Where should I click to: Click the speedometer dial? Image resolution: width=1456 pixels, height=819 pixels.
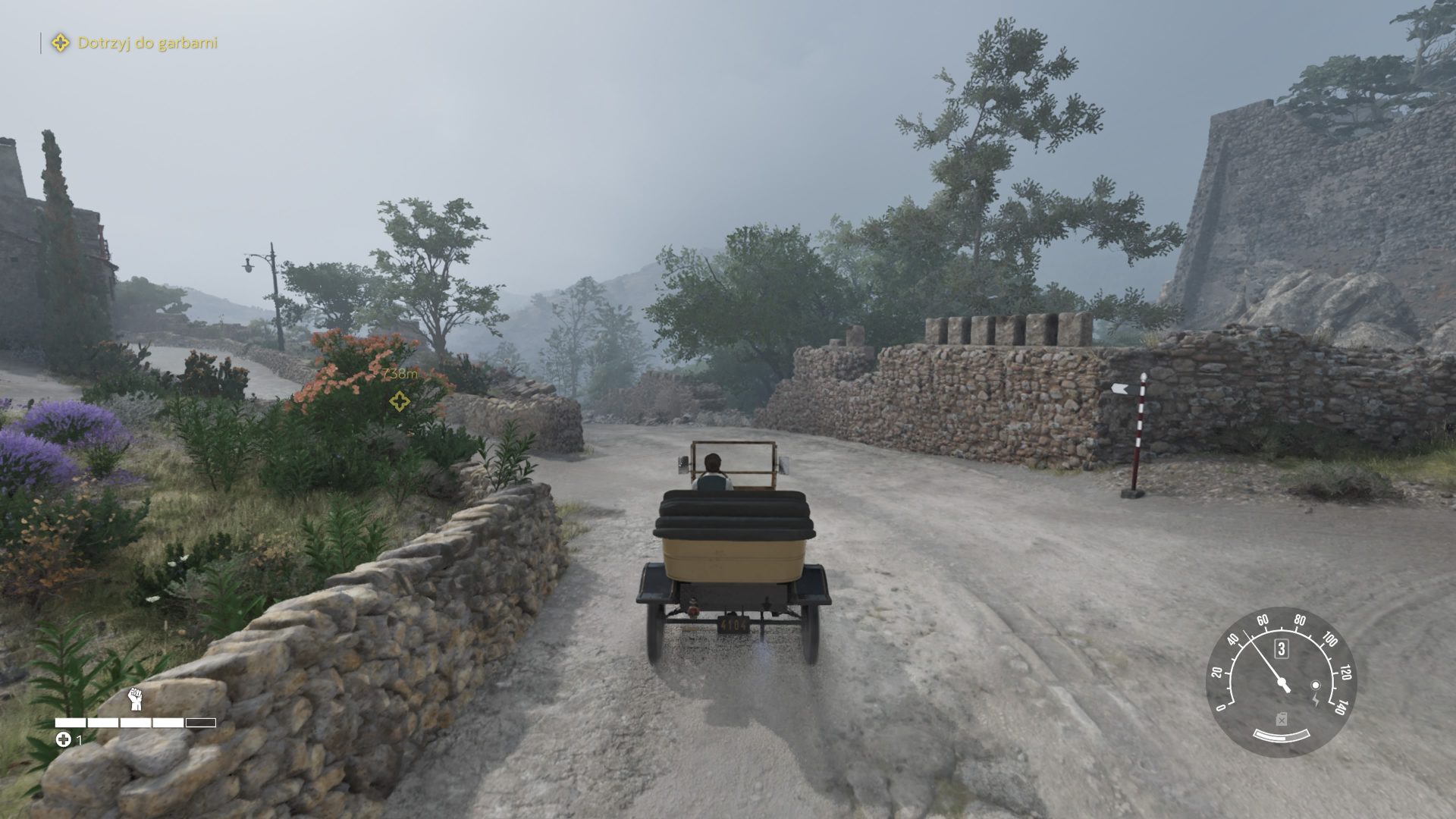[x=1281, y=682]
